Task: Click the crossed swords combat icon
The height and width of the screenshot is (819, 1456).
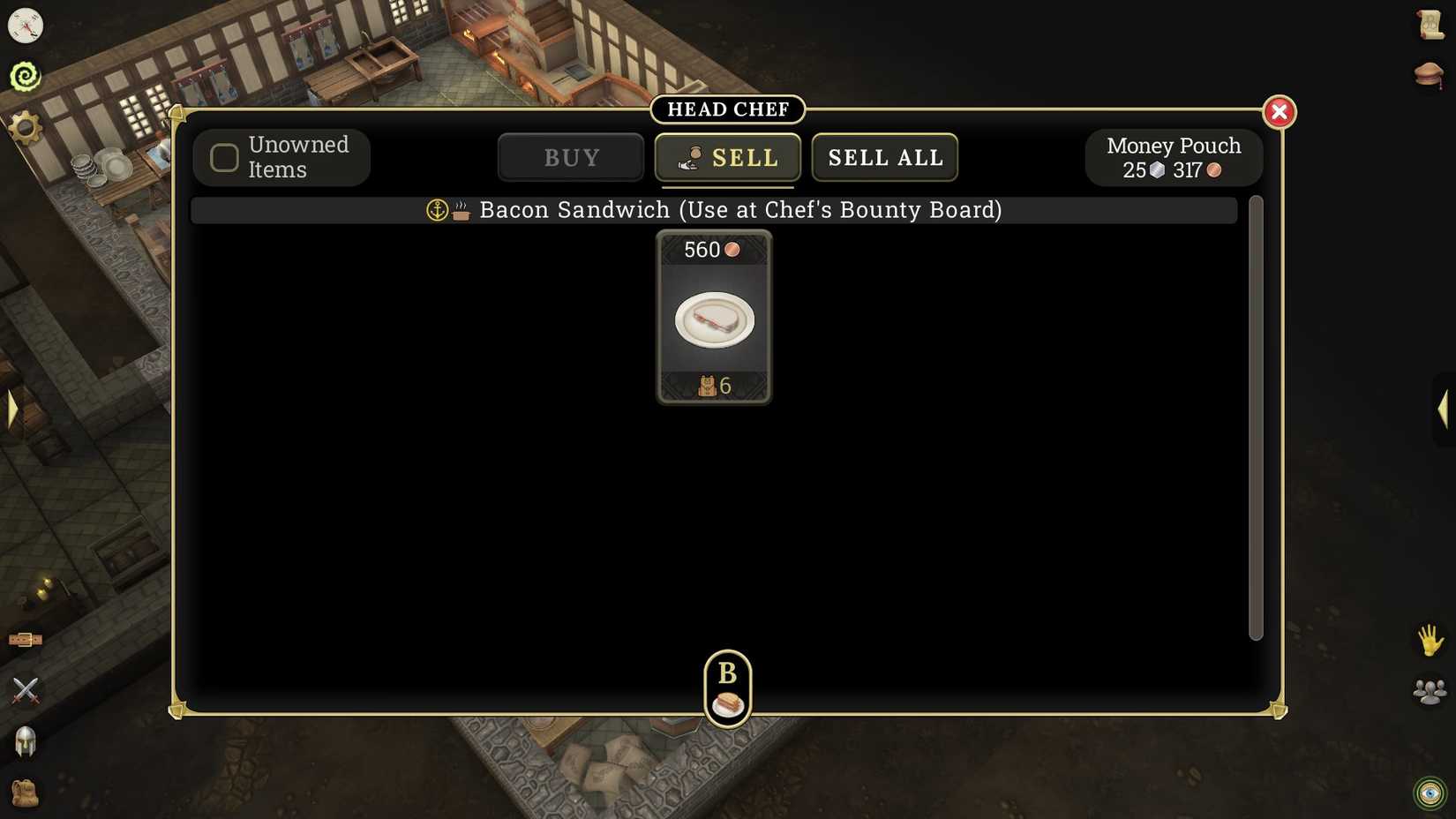Action: coord(26,689)
